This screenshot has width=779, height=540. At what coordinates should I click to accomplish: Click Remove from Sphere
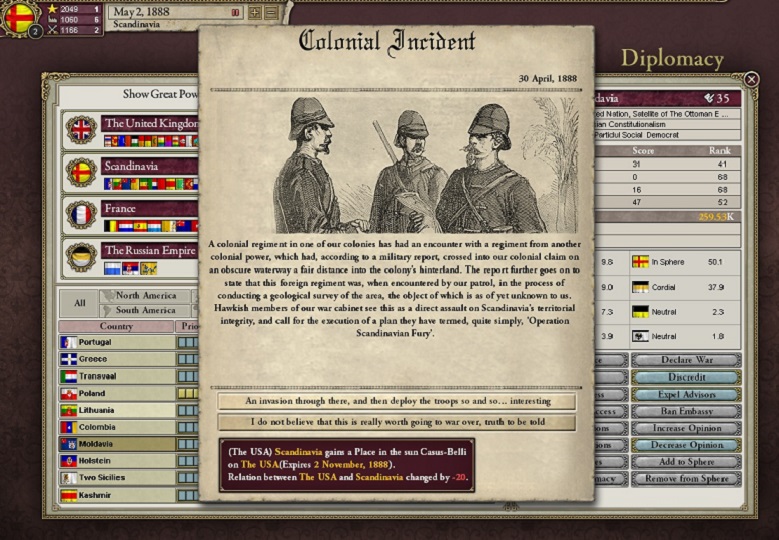tap(686, 479)
